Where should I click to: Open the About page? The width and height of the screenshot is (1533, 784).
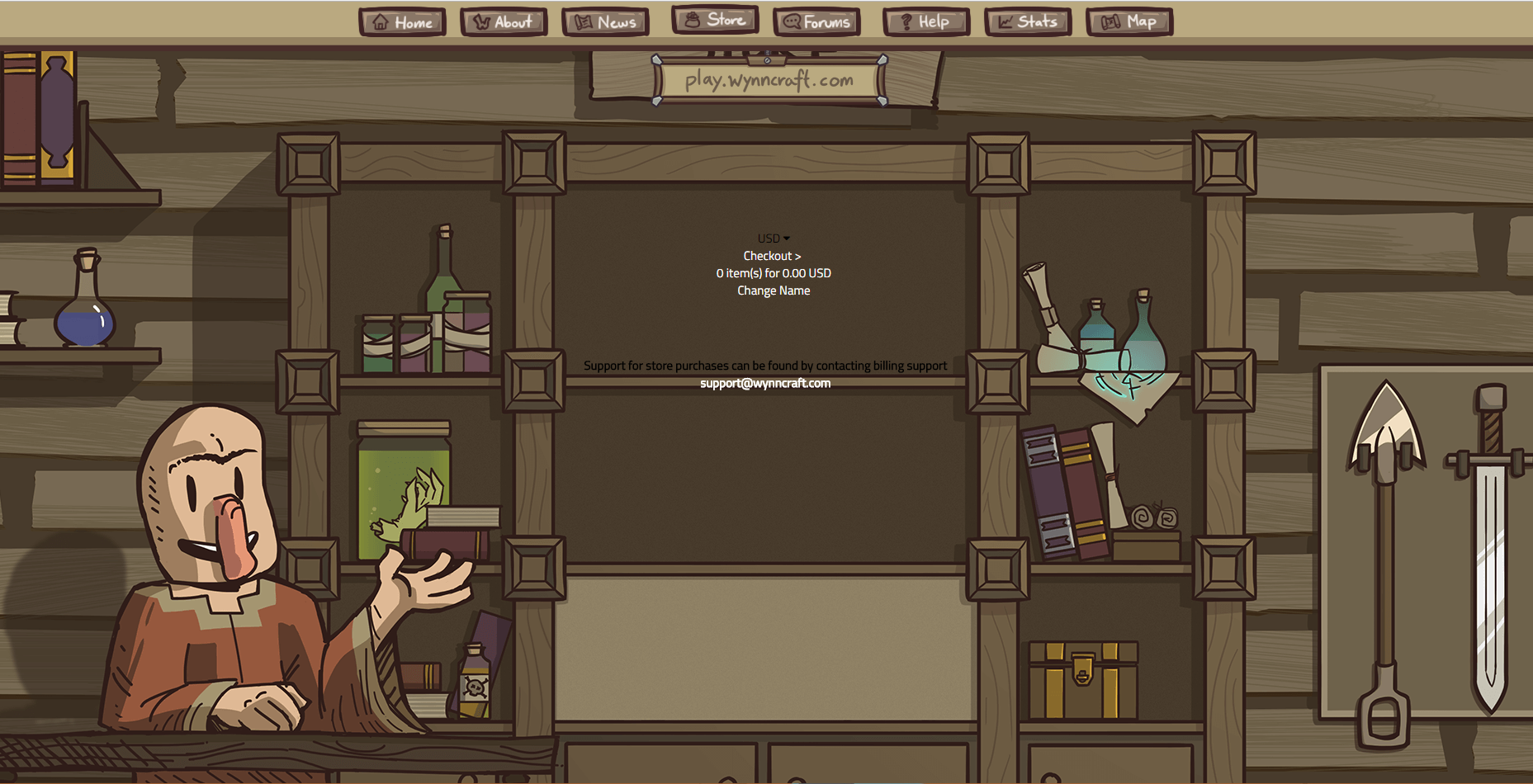tap(504, 22)
